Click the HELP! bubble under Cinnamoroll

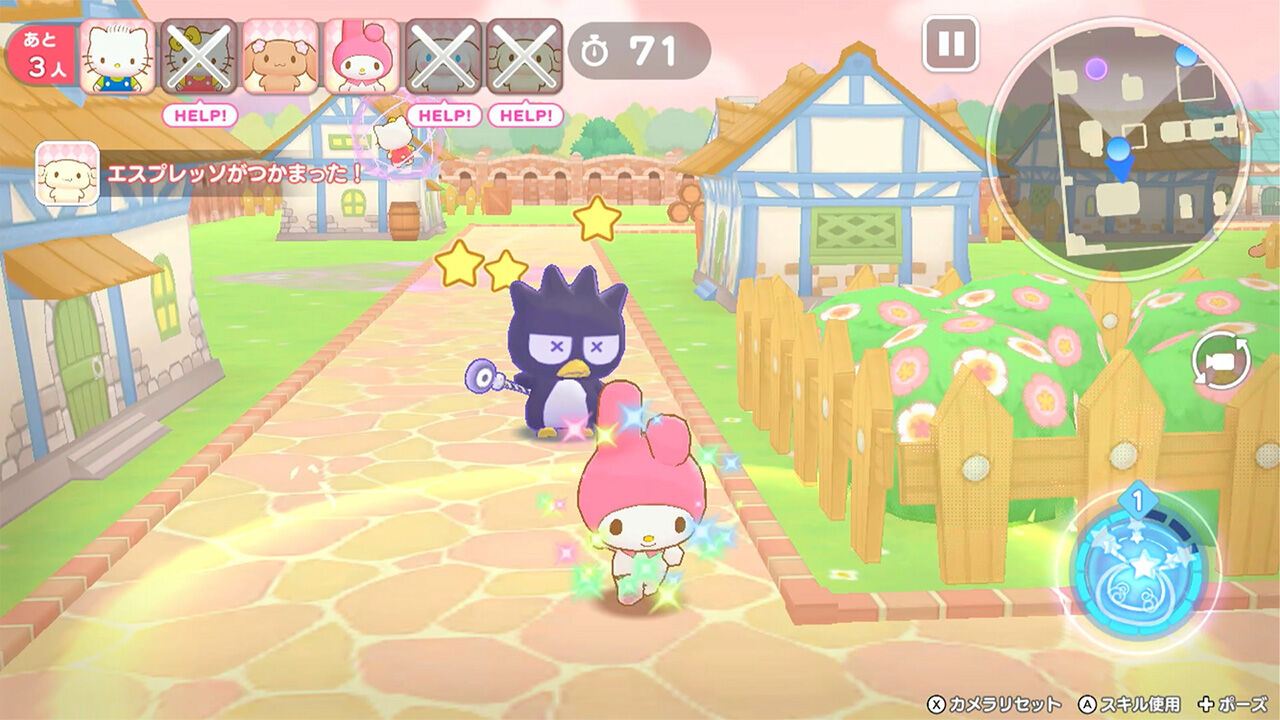coord(446,116)
